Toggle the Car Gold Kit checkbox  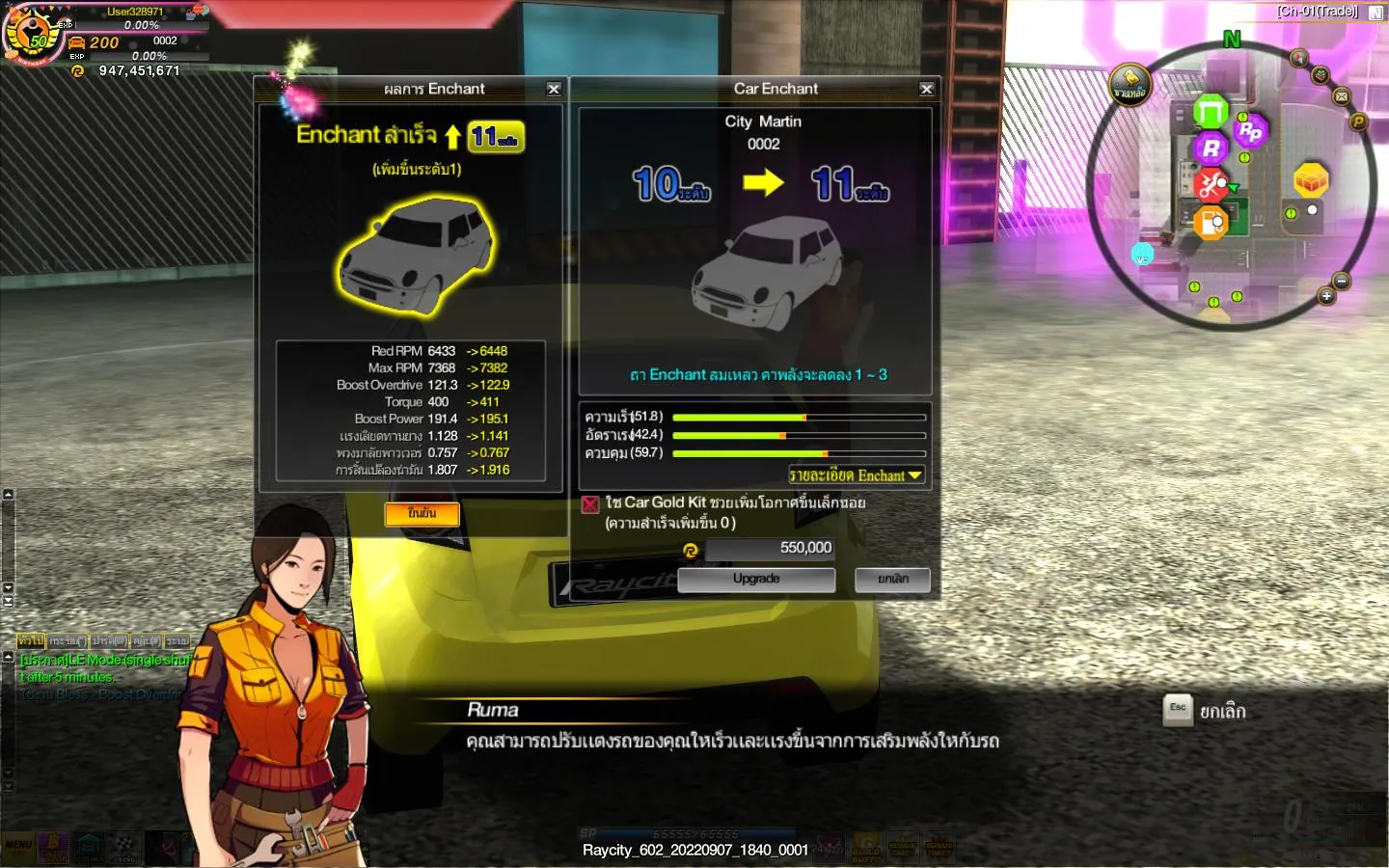pyautogui.click(x=590, y=504)
